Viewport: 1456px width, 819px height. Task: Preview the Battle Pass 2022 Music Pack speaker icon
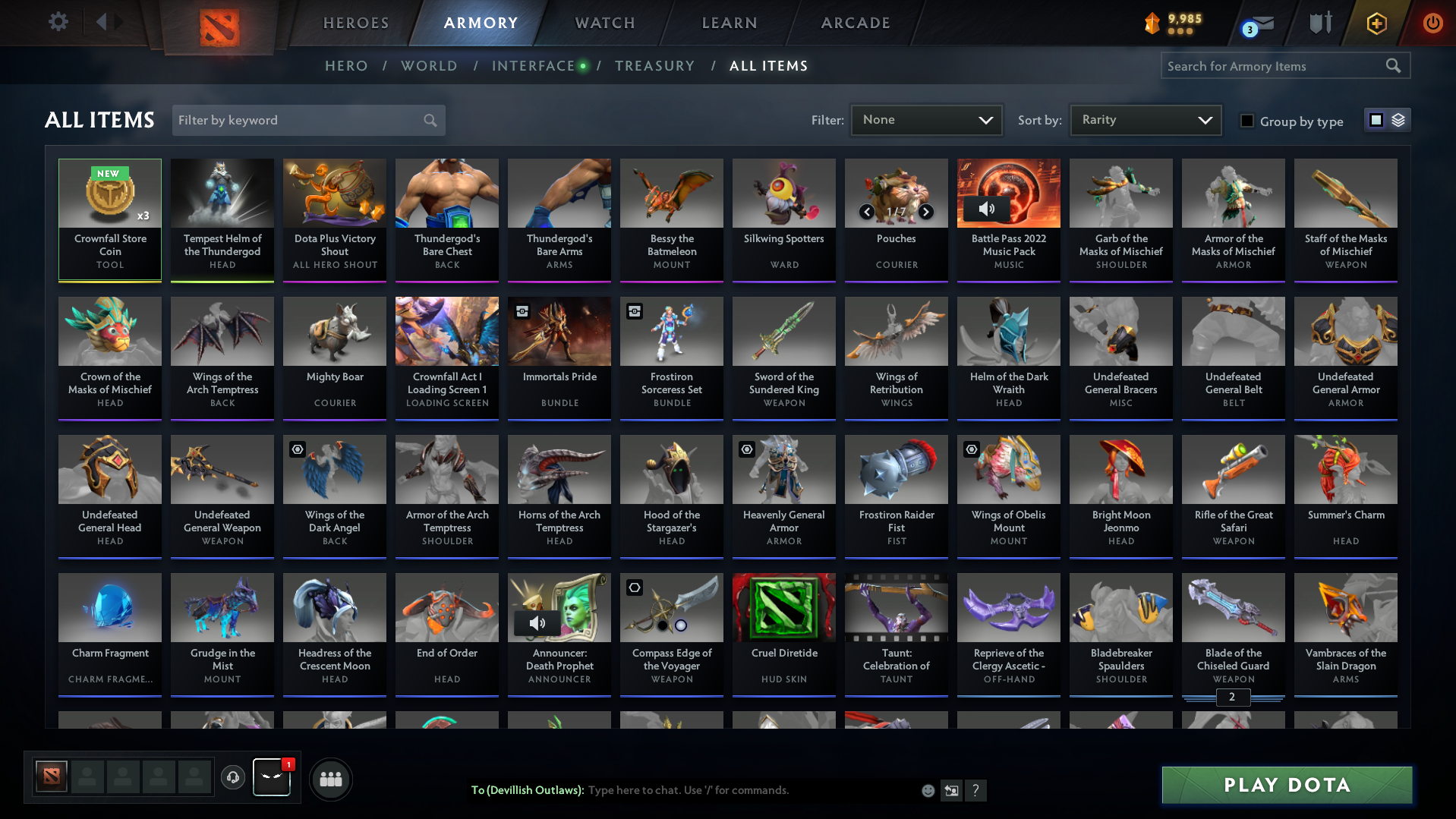987,207
